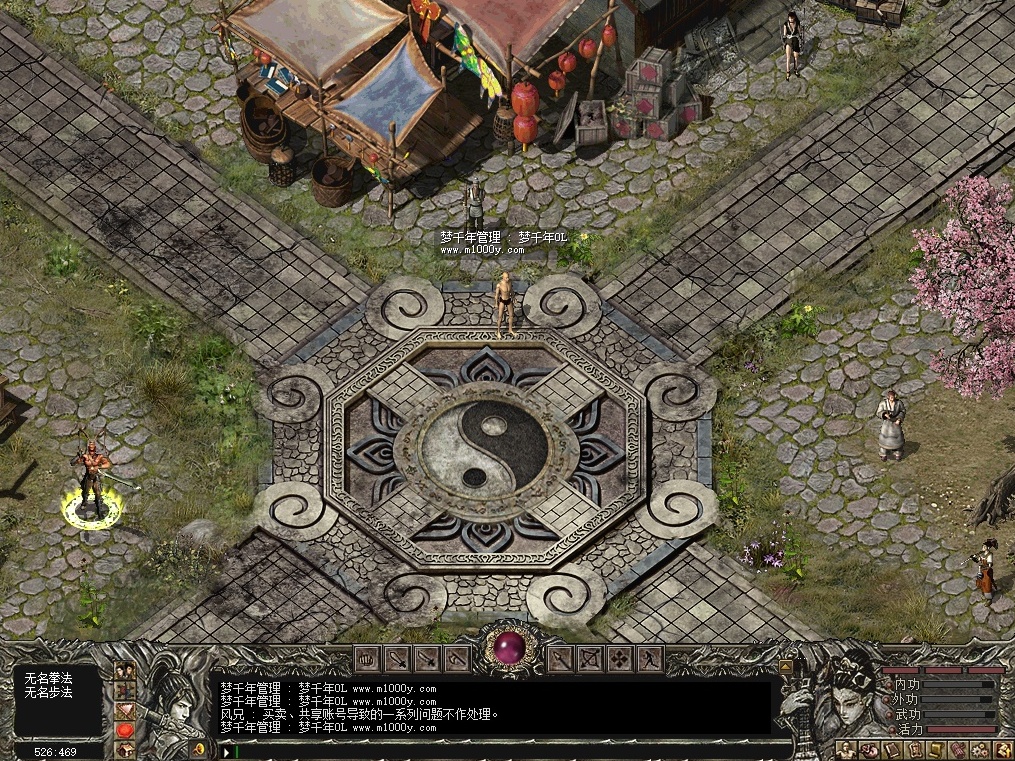The height and width of the screenshot is (761, 1015).
Task: Open the pouch inventory icon
Action: [869, 750]
